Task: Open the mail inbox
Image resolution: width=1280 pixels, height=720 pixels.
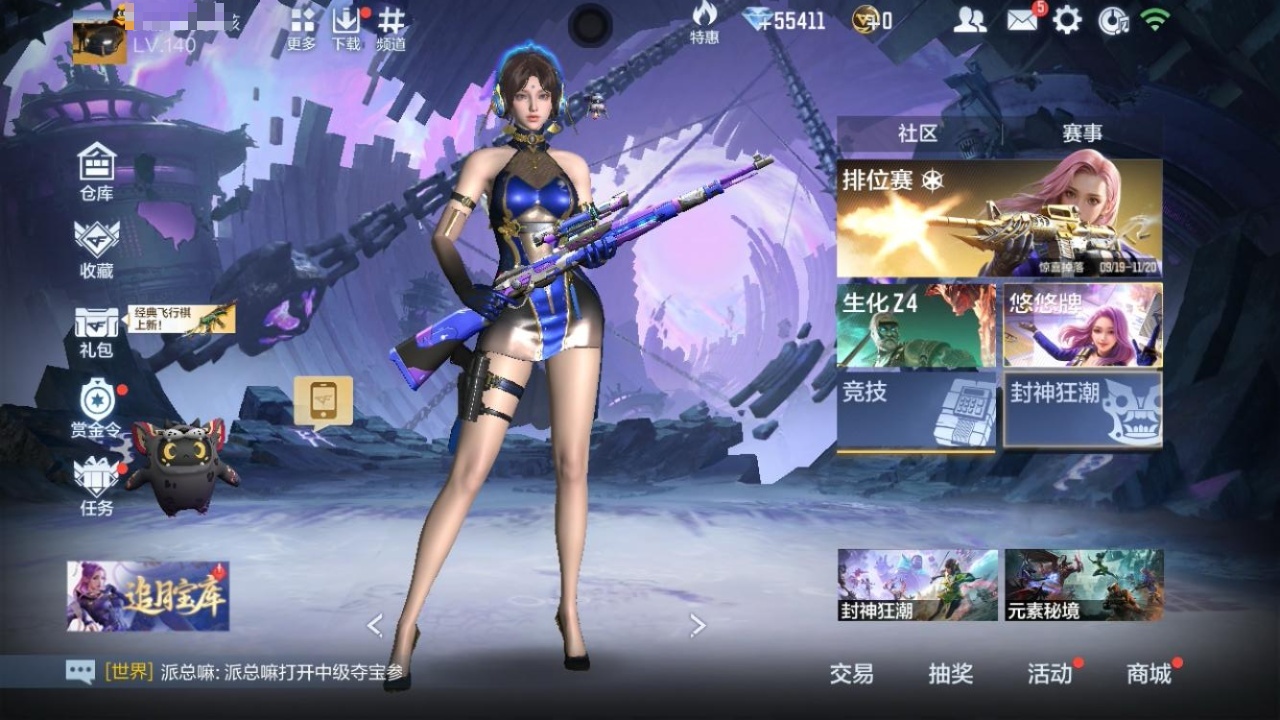Action: (1022, 20)
